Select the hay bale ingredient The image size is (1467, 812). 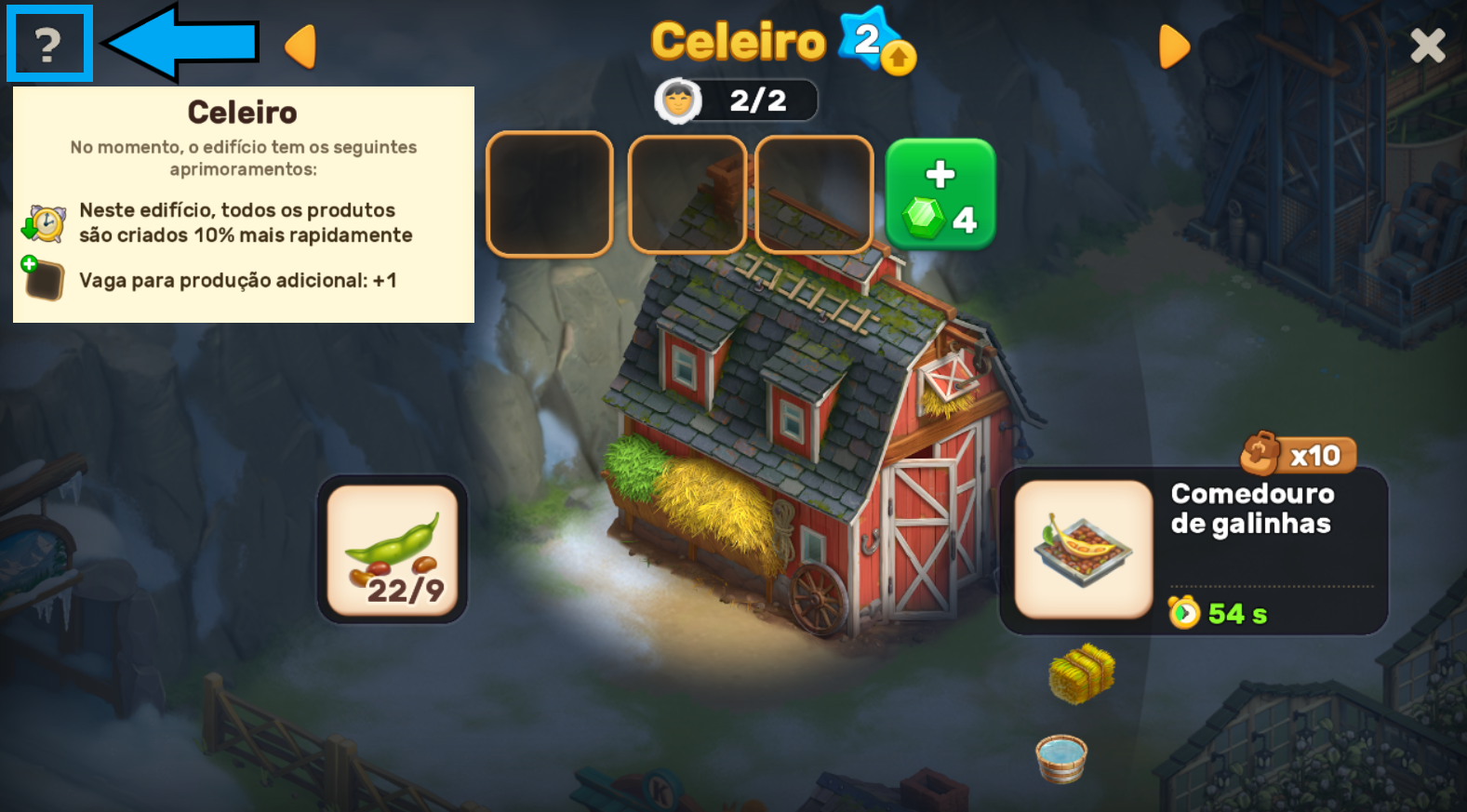[1081, 672]
